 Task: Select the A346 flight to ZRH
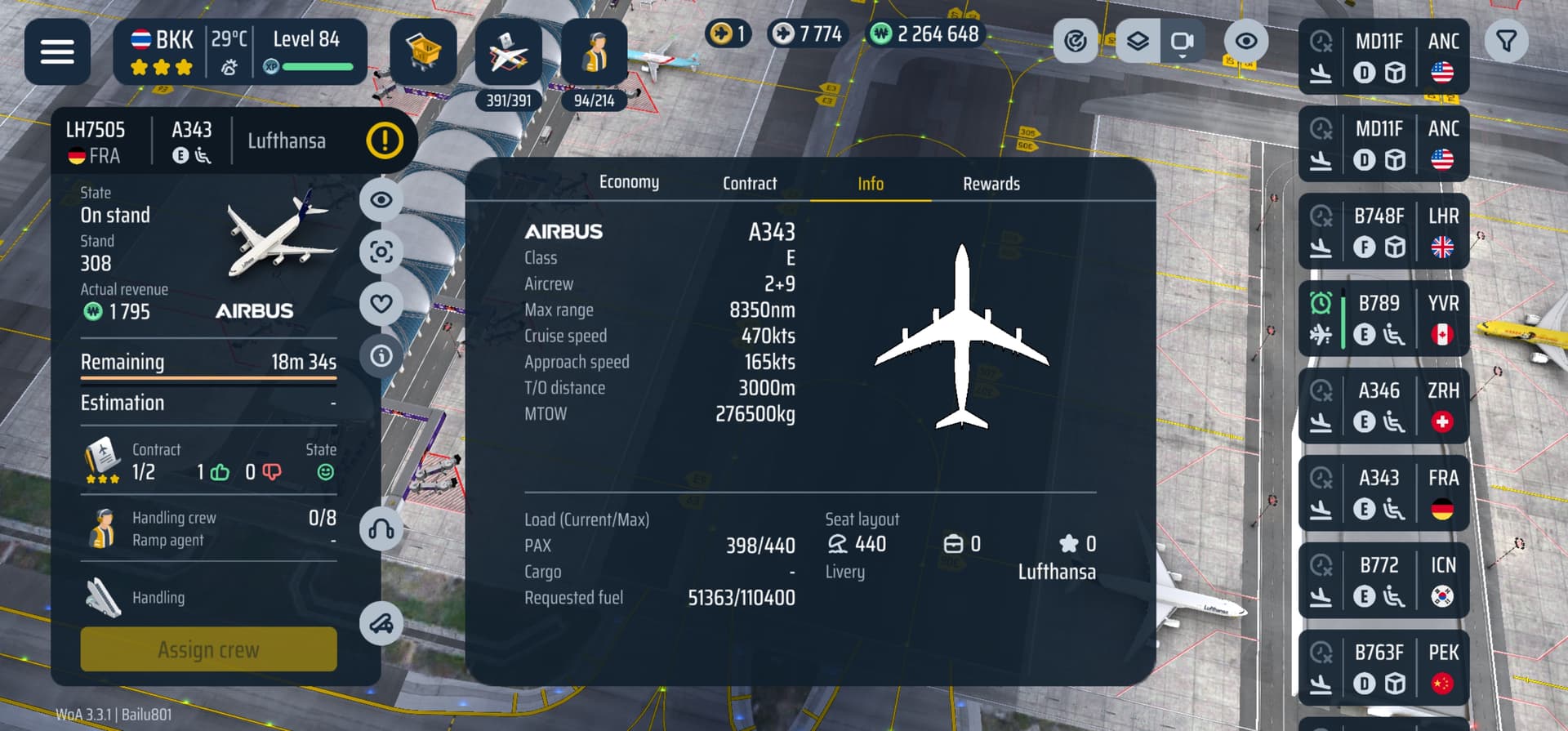click(1383, 406)
